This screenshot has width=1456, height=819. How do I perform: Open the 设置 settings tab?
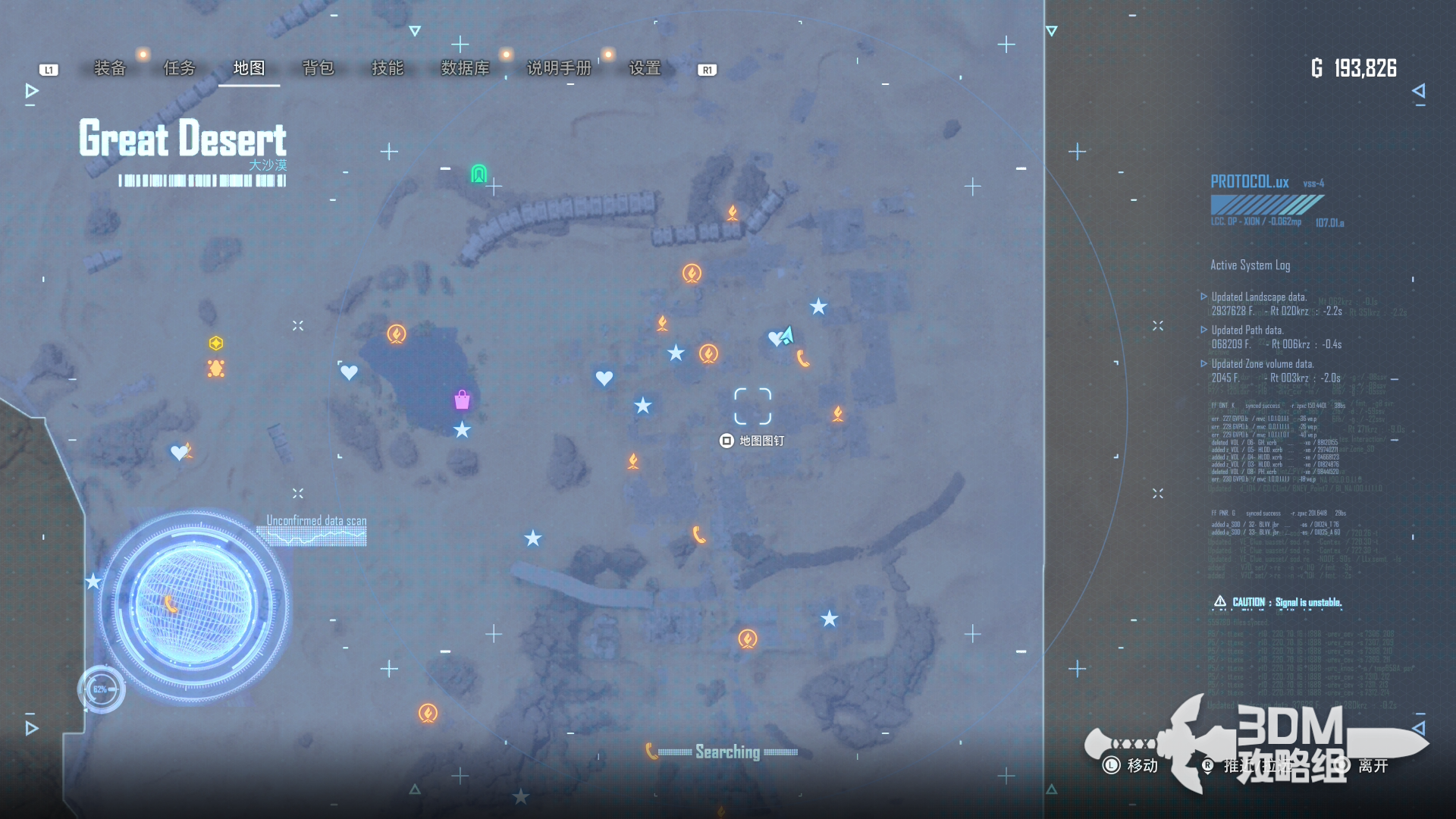645,68
